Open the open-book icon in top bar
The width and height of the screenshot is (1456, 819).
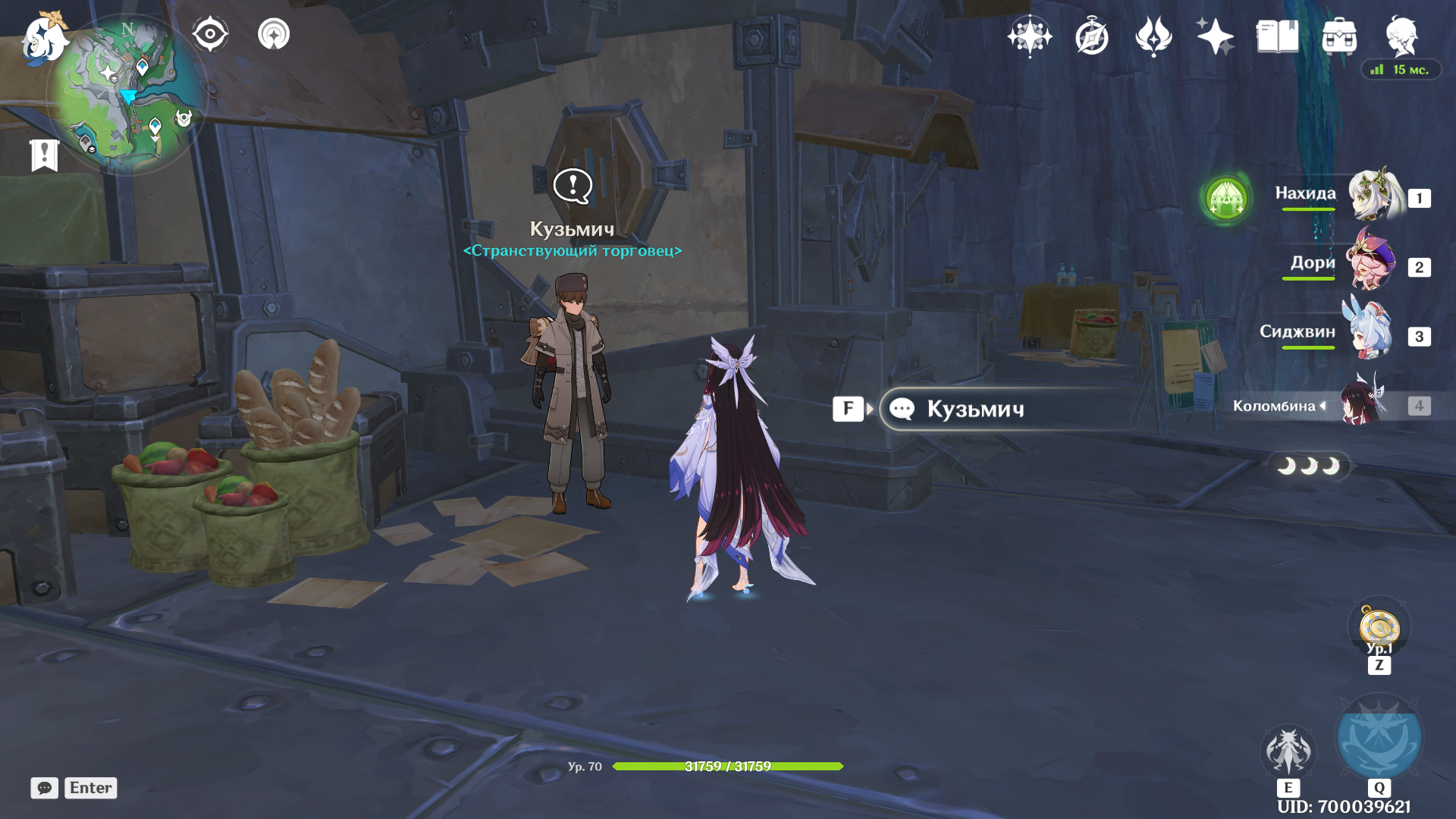coord(1277,36)
